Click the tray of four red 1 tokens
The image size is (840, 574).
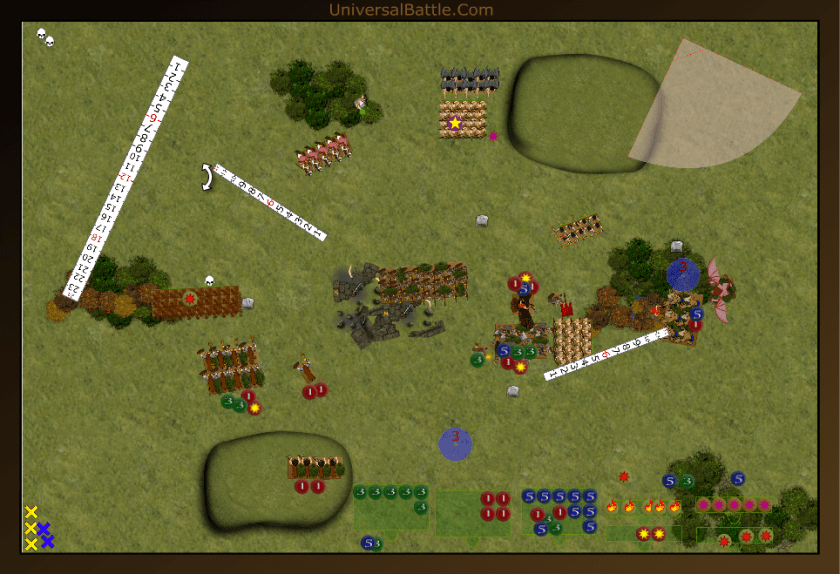point(494,506)
